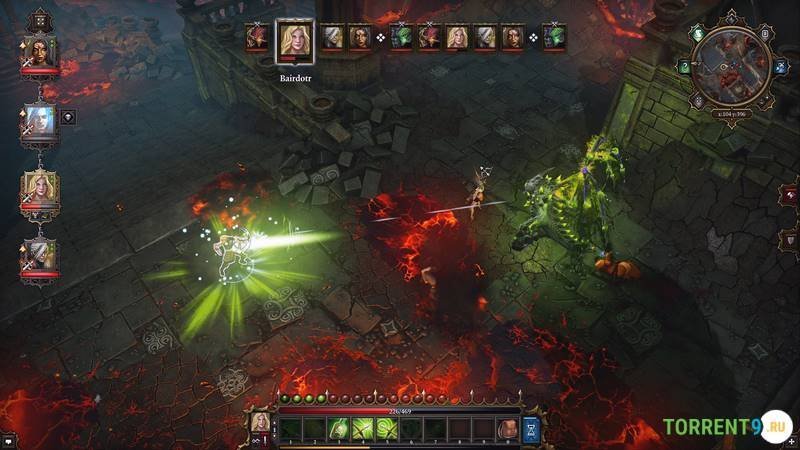Activate the green arrow skill in slot 3
Image resolution: width=800 pixels, height=450 pixels.
pyautogui.click(x=338, y=429)
